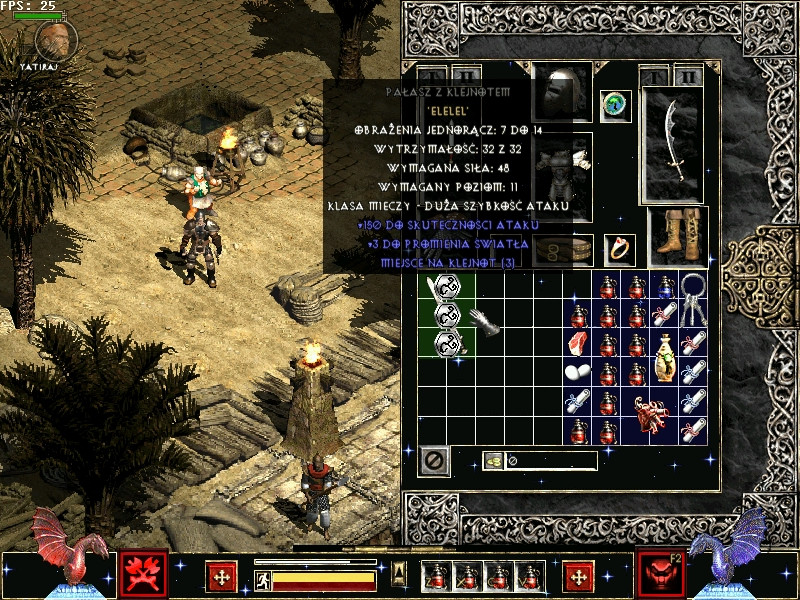The width and height of the screenshot is (800, 600).
Task: Open the left-click attack skill selector
Action: click(143, 574)
